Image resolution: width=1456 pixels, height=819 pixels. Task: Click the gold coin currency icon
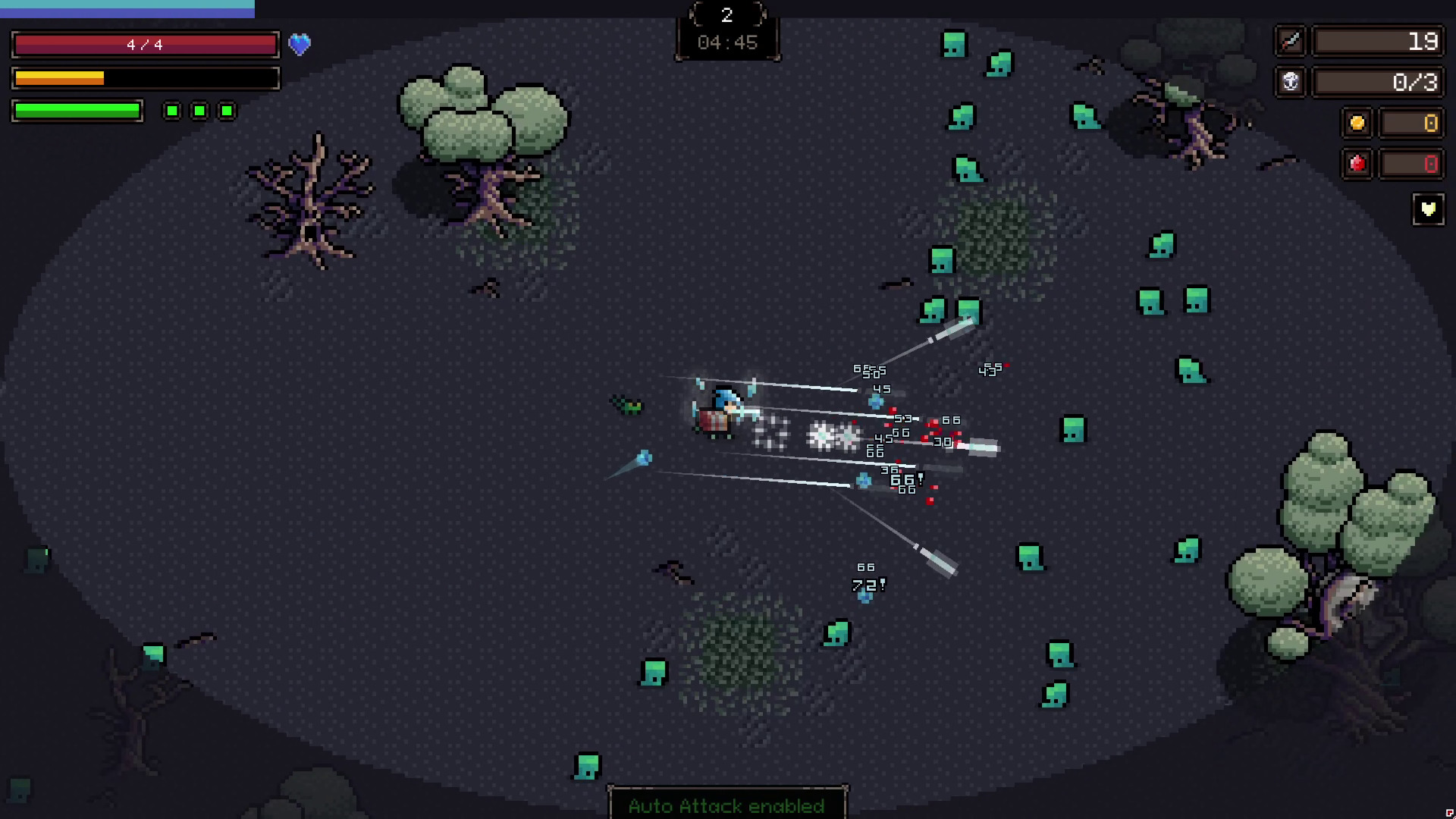pos(1357,123)
